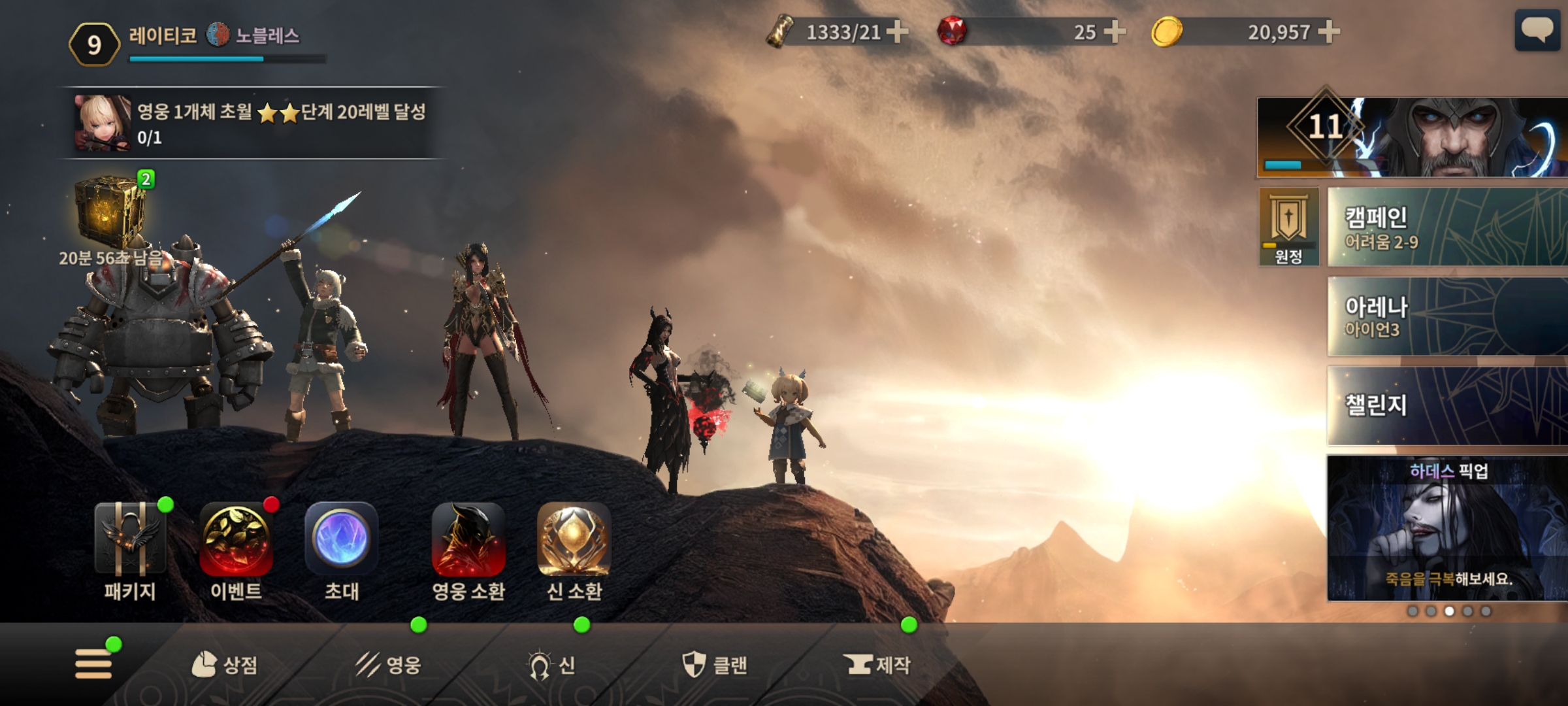Open the hero transcendence quest tracker

click(252, 123)
